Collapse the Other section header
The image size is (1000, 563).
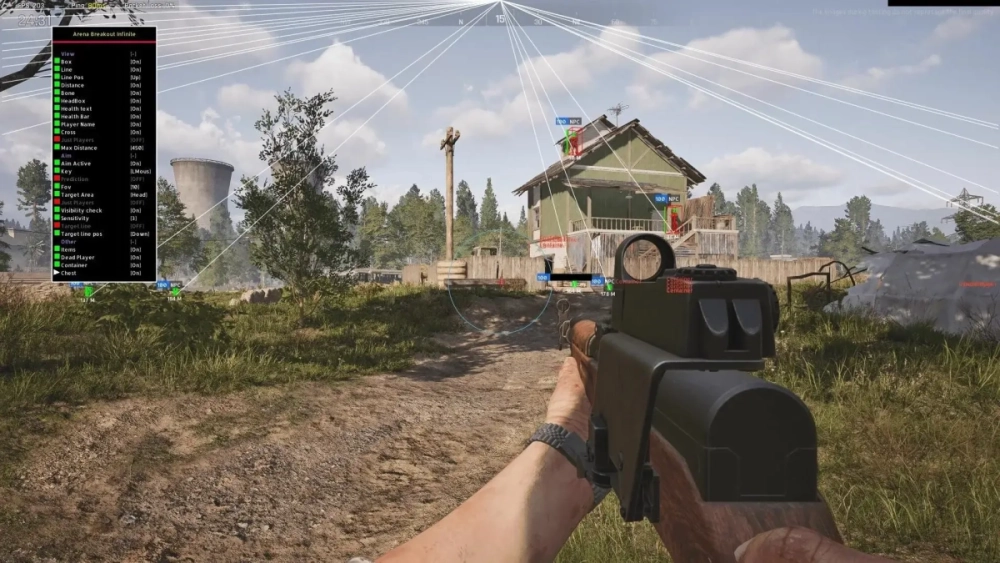[x=68, y=241]
